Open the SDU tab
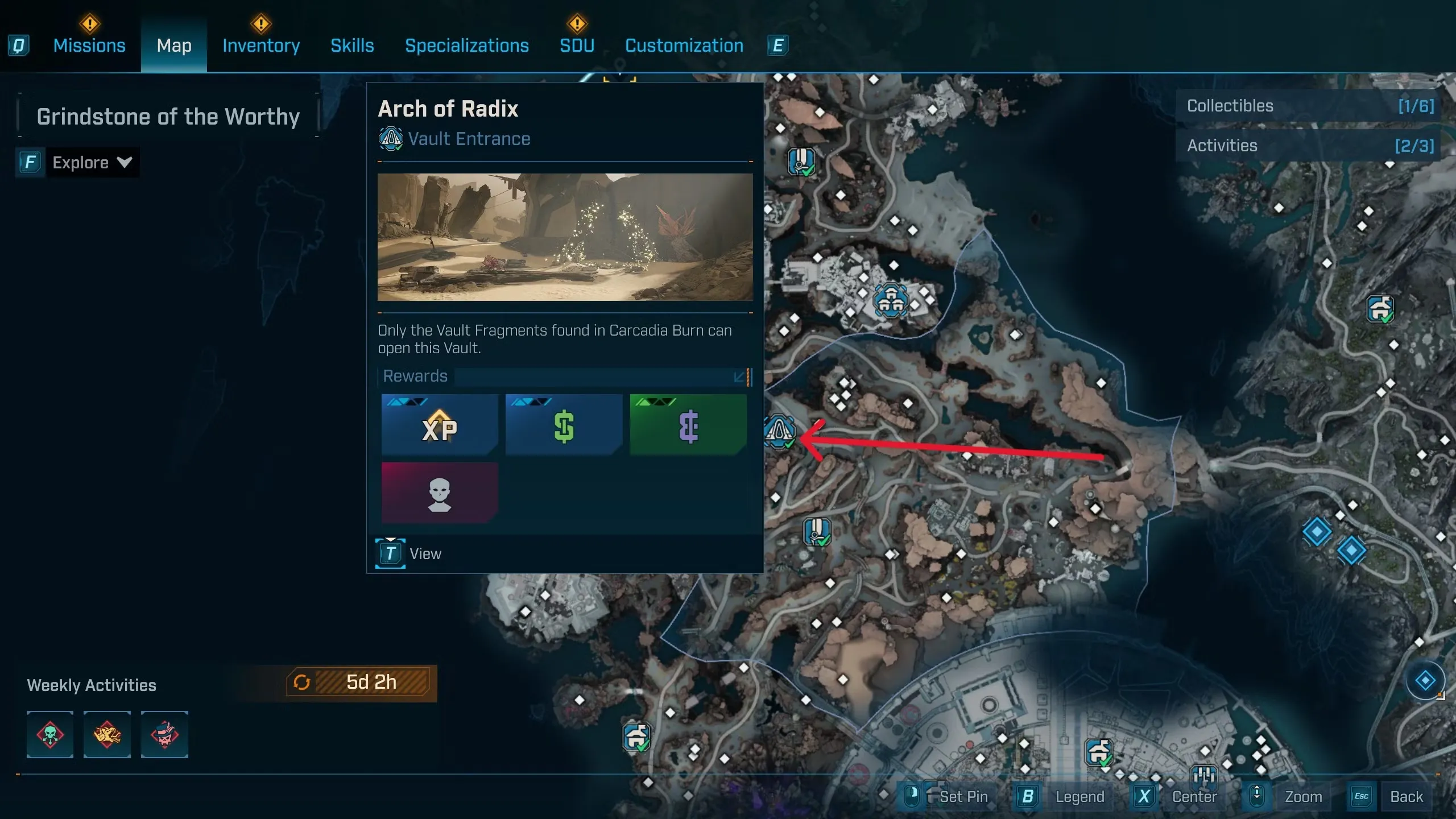1456x819 pixels. tap(577, 45)
